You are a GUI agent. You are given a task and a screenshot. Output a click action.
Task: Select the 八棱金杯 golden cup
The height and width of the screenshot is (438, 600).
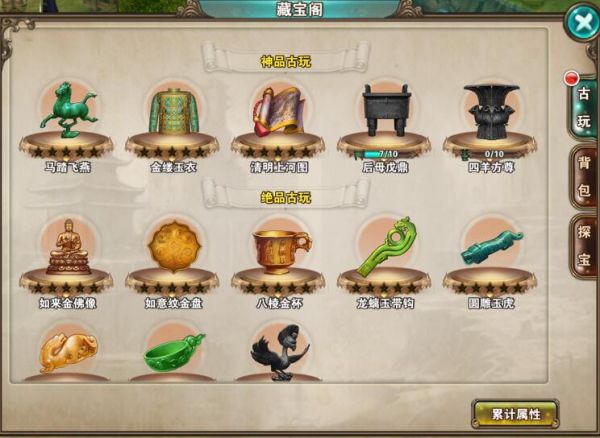pos(278,245)
